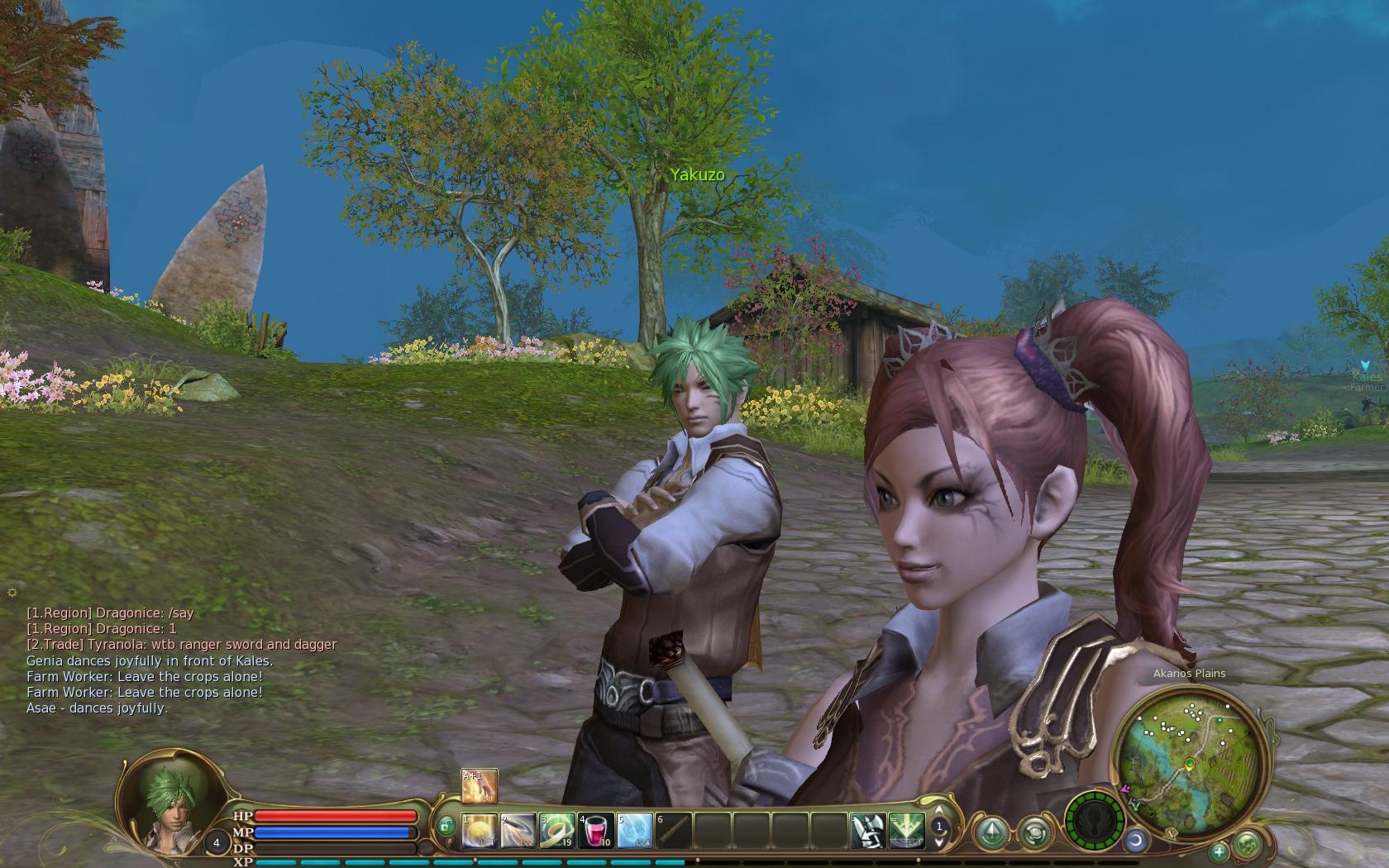The image size is (1389, 868).
Task: Activate the light-blue wings skill in slot 5
Action: click(634, 831)
